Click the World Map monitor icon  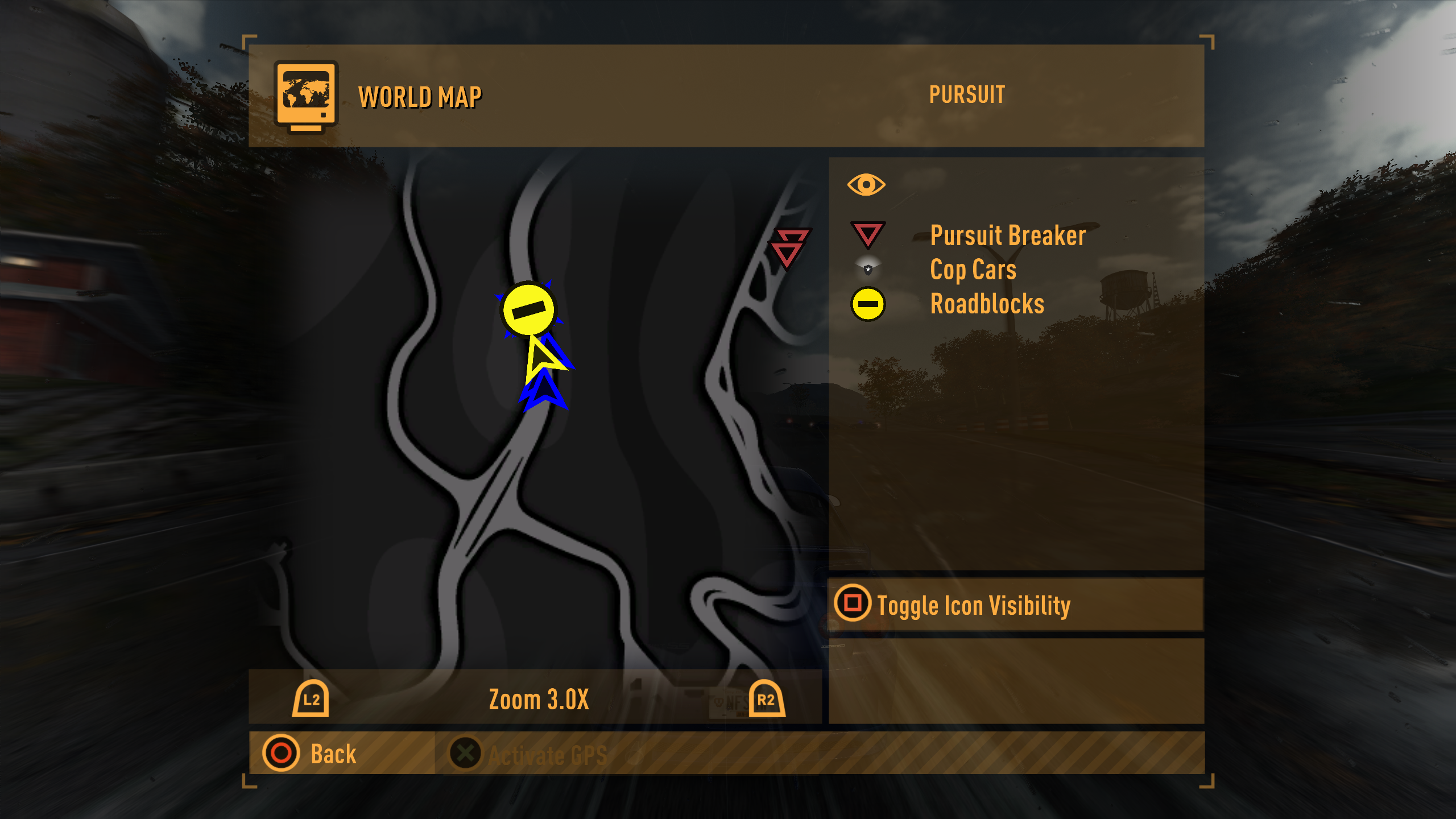coord(306,96)
